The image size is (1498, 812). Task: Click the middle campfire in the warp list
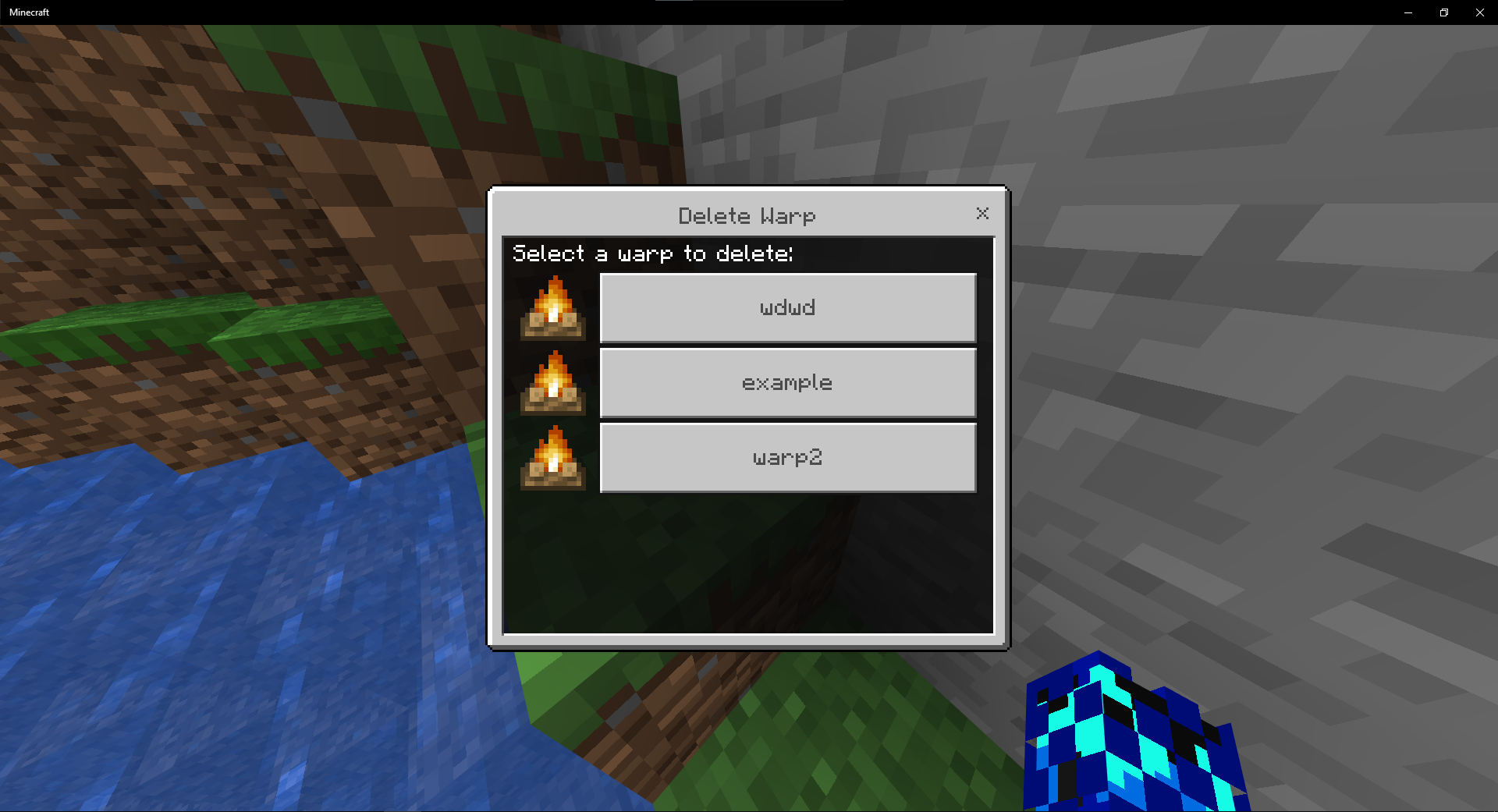click(x=552, y=383)
